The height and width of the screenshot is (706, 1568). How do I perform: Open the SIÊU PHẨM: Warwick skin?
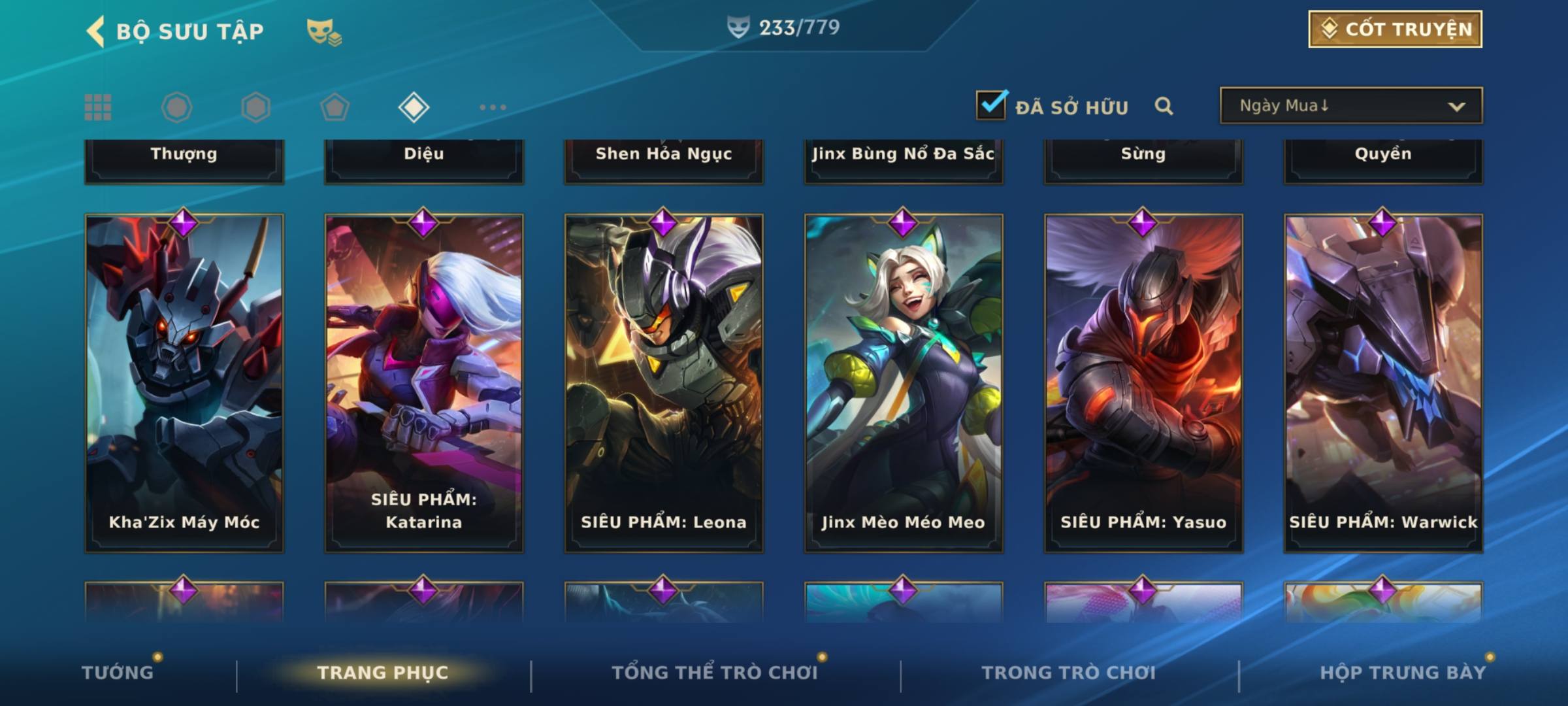1383,382
